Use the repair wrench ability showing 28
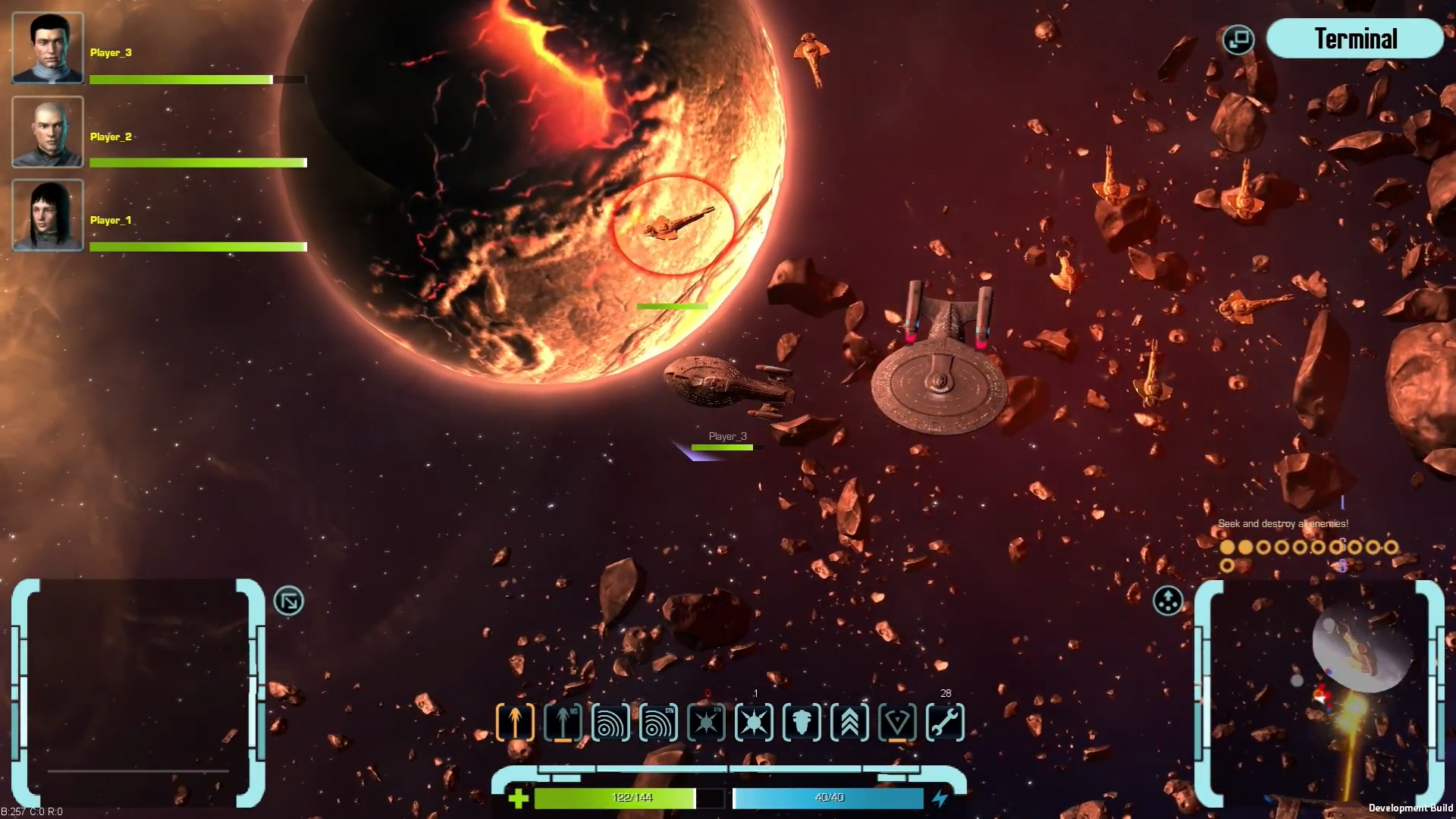This screenshot has width=1456, height=819. (x=945, y=723)
